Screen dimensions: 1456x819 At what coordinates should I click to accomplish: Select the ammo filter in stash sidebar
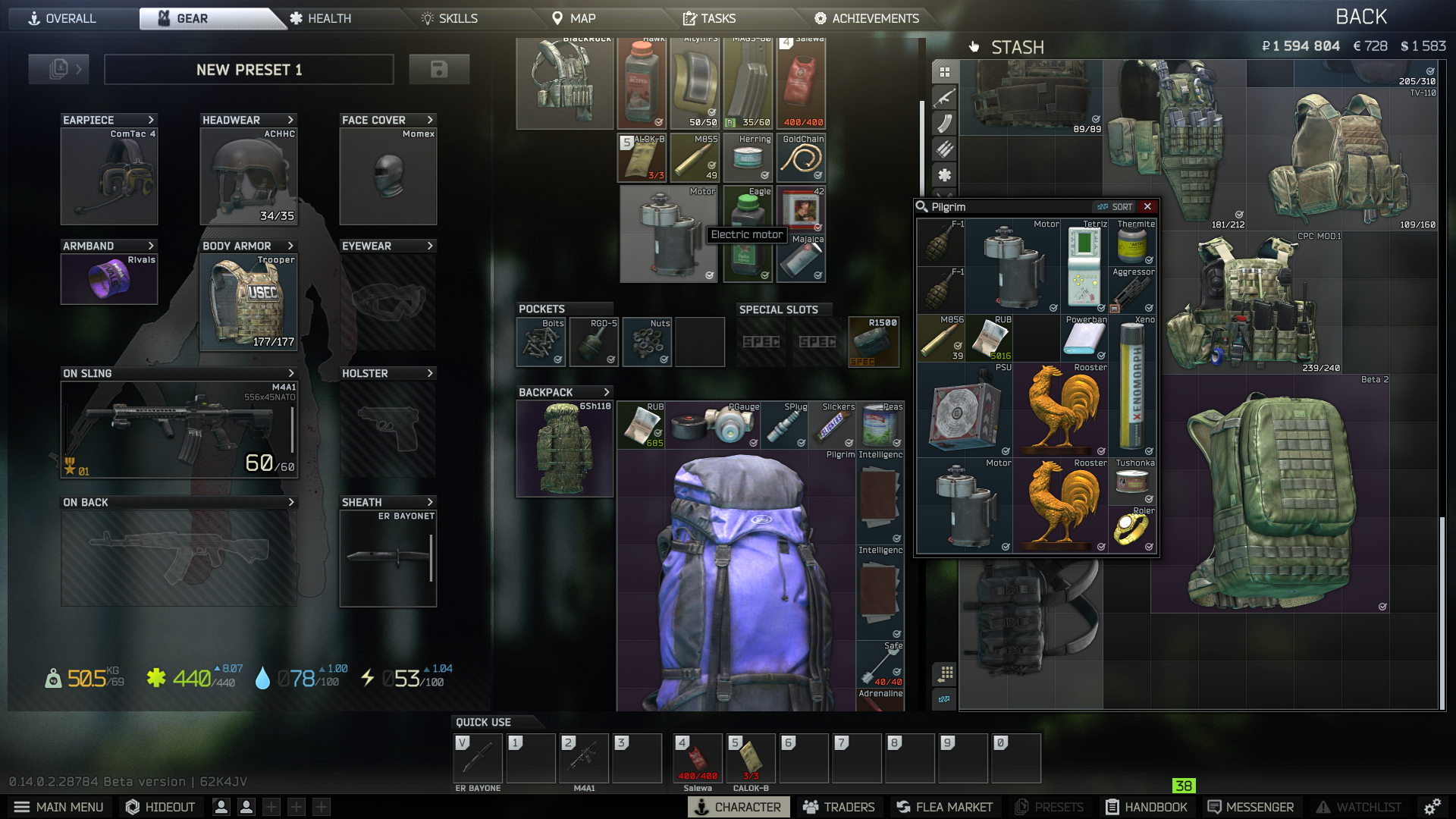[x=944, y=149]
